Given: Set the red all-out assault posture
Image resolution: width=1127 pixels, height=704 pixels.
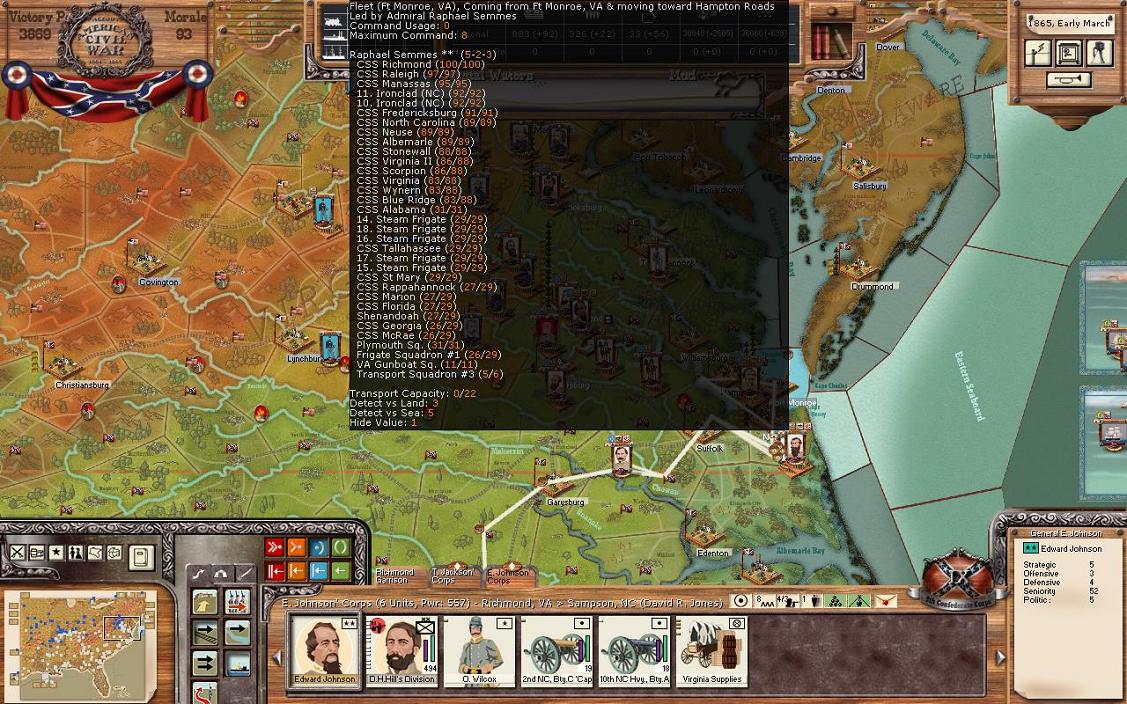Looking at the screenshot, I should tap(274, 547).
